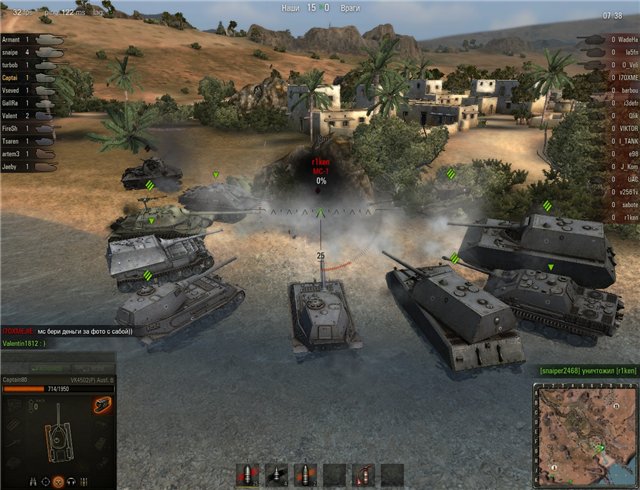Select ally player Valent in team list
This screenshot has width=640, height=490.
pyautogui.click(x=16, y=116)
